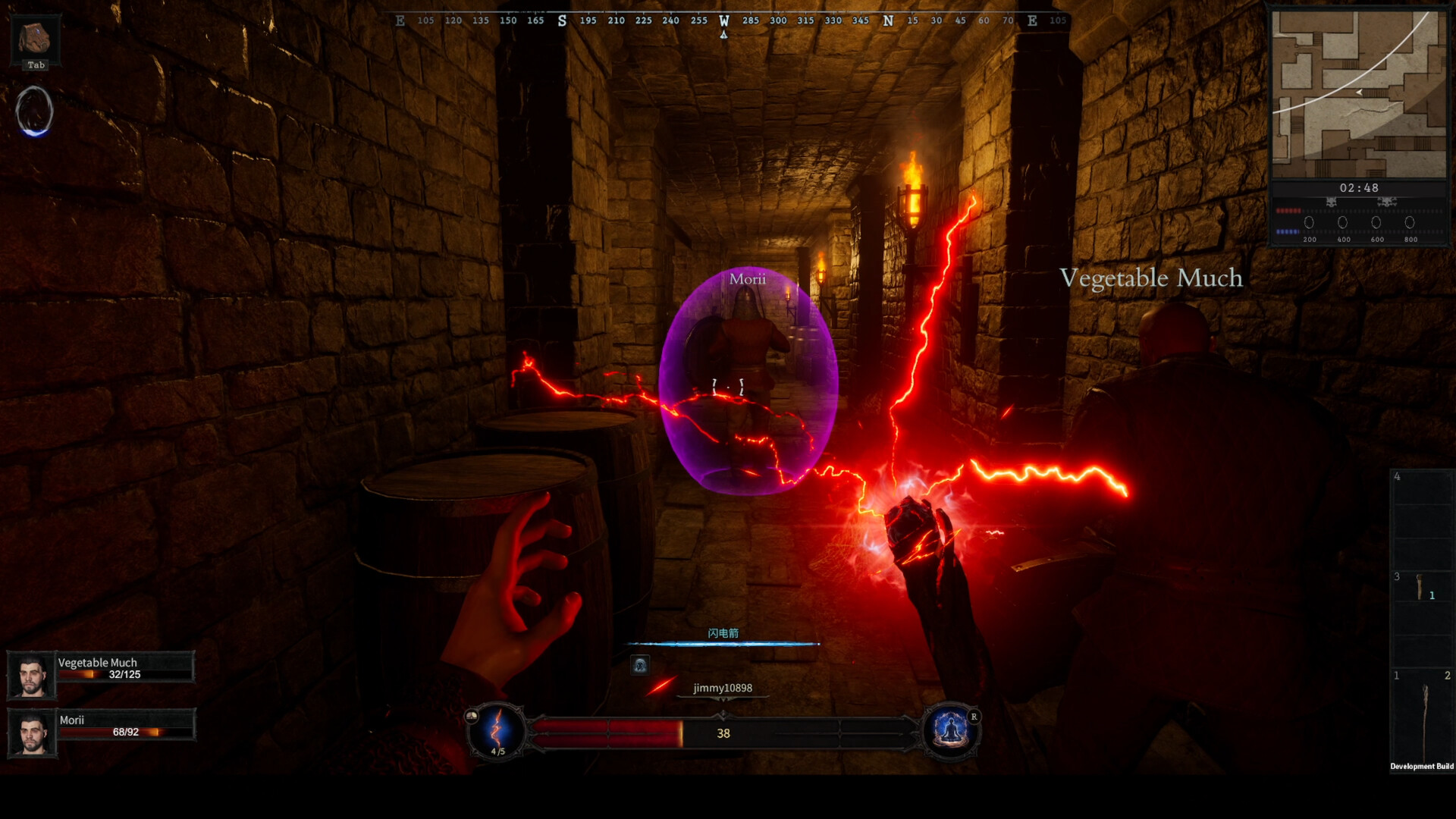The height and width of the screenshot is (819, 1456).
Task: Click the Development Build label
Action: 1423,766
